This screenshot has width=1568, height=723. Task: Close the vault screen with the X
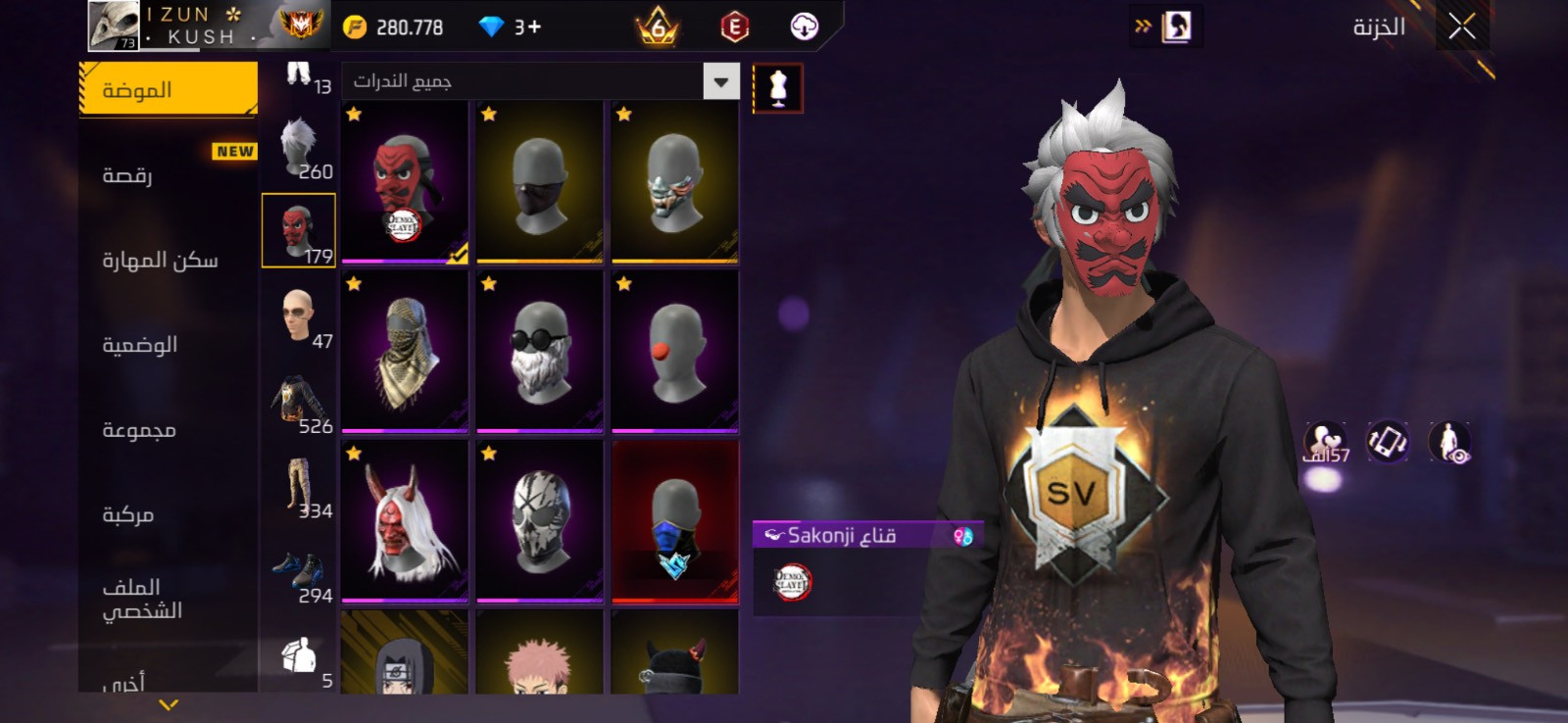[x=1461, y=27]
